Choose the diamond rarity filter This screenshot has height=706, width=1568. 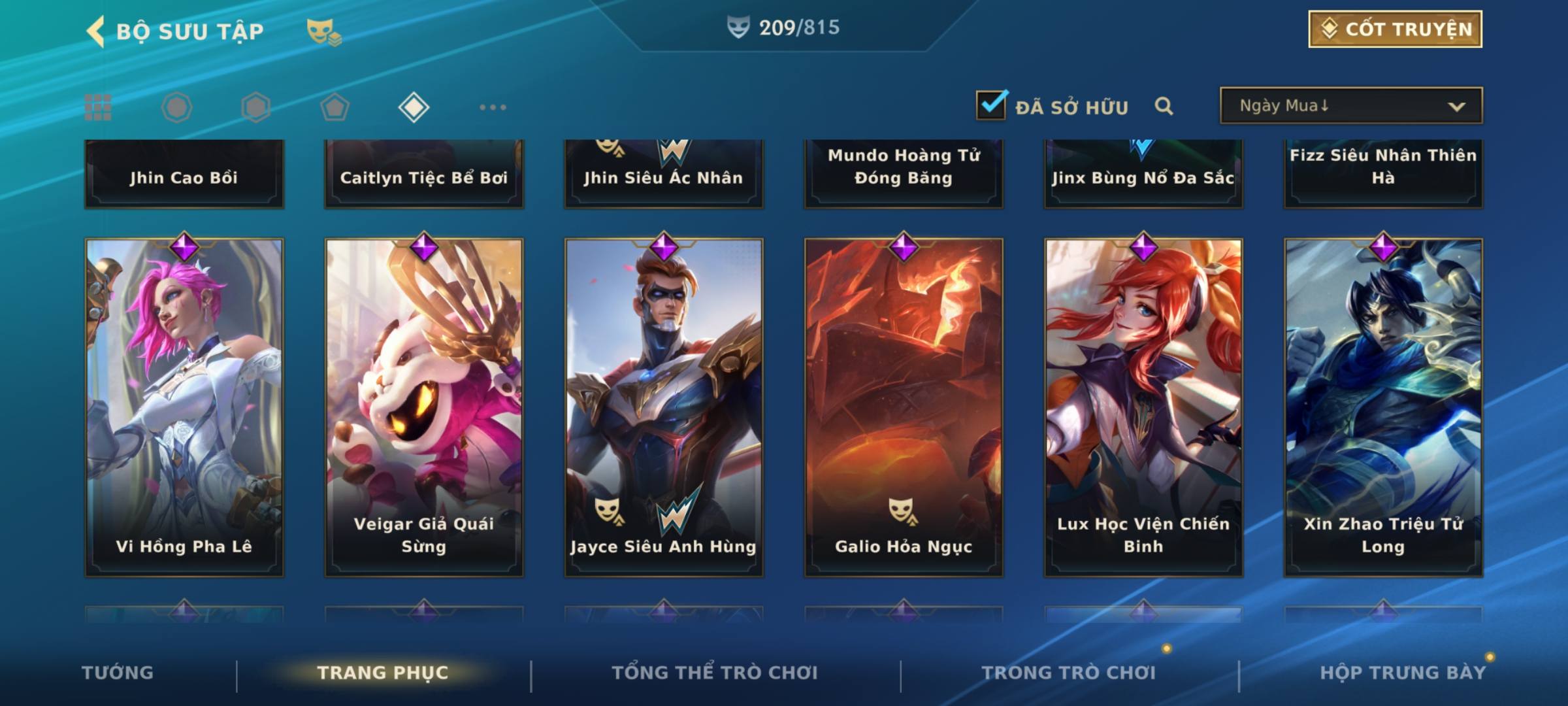[414, 107]
